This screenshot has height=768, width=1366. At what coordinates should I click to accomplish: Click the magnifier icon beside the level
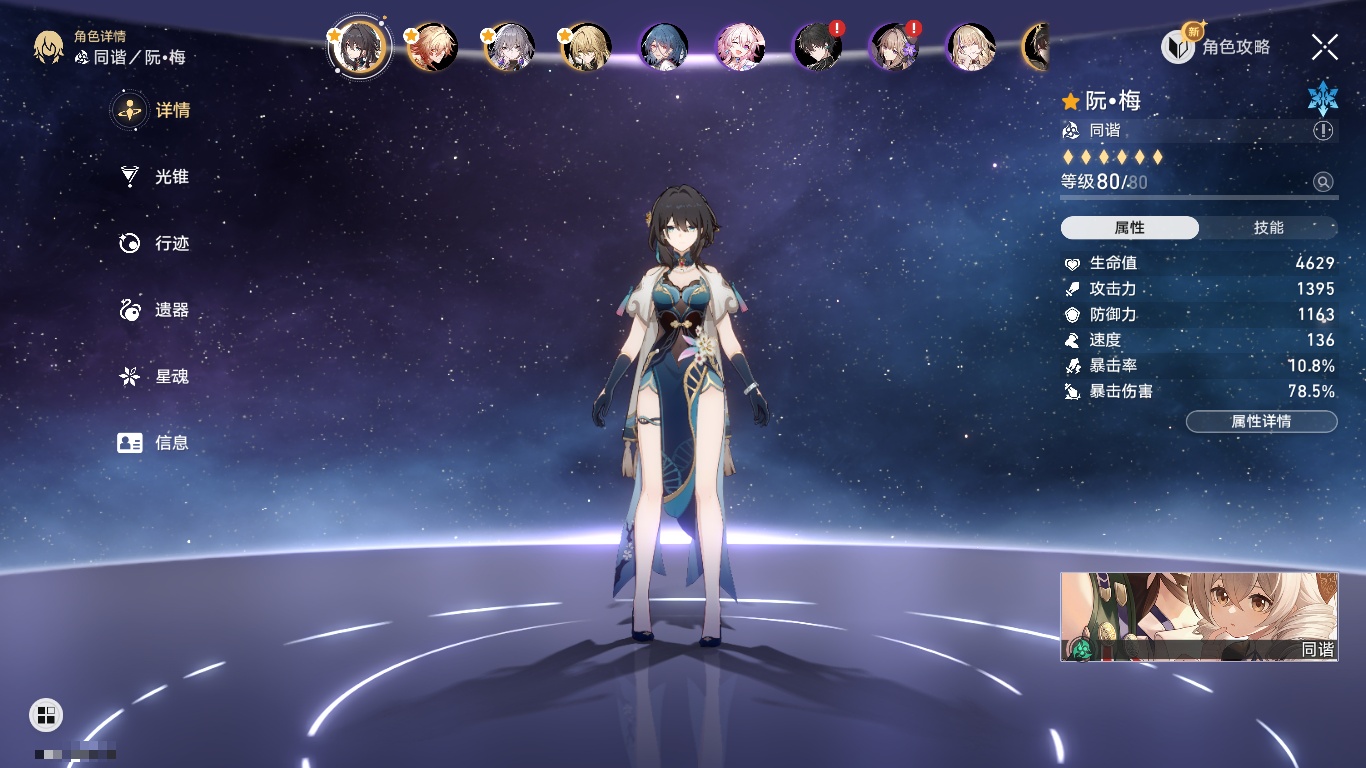click(x=1323, y=182)
